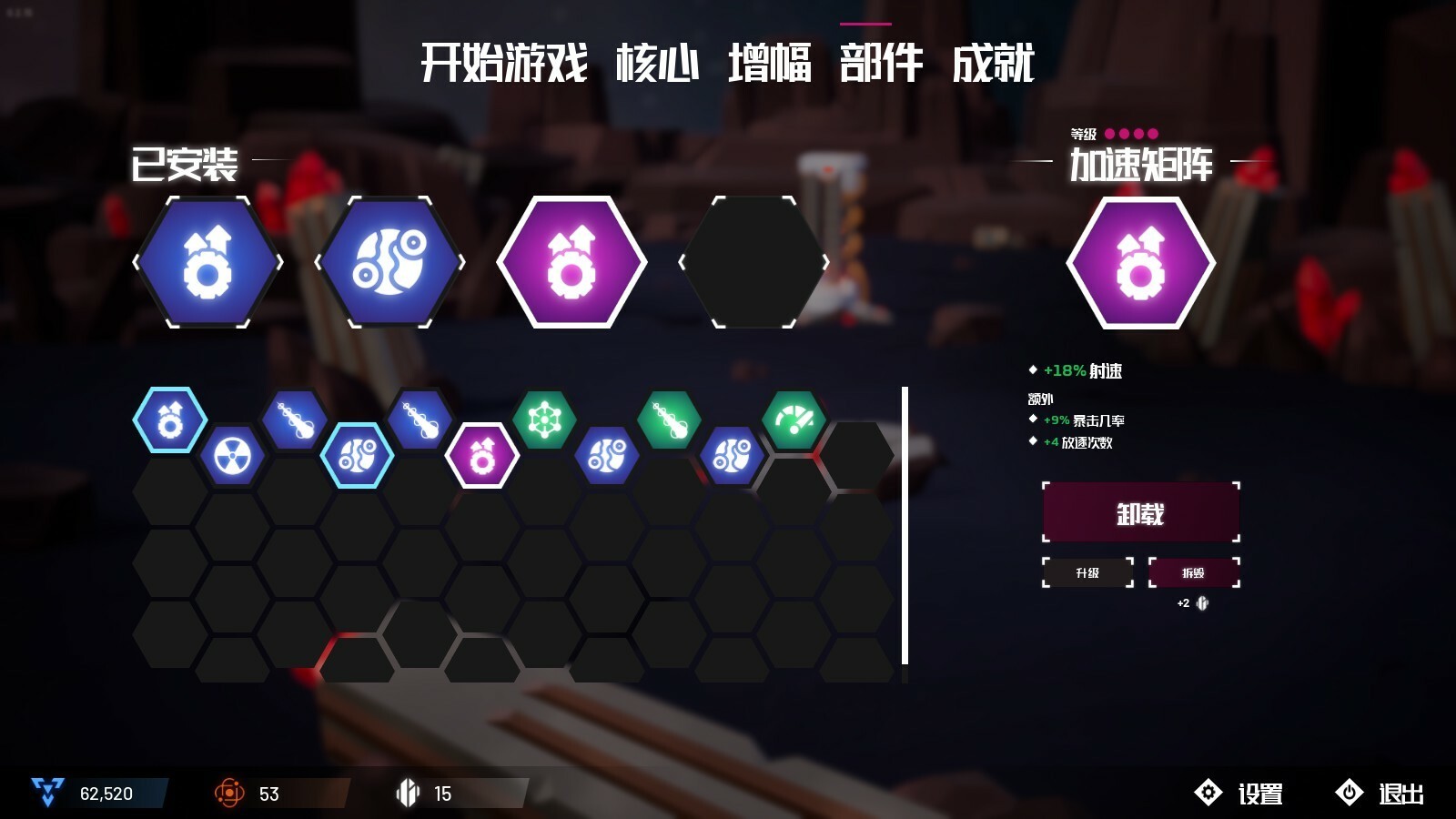1456x819 pixels.
Task: Click the 升级 button
Action: click(1086, 573)
